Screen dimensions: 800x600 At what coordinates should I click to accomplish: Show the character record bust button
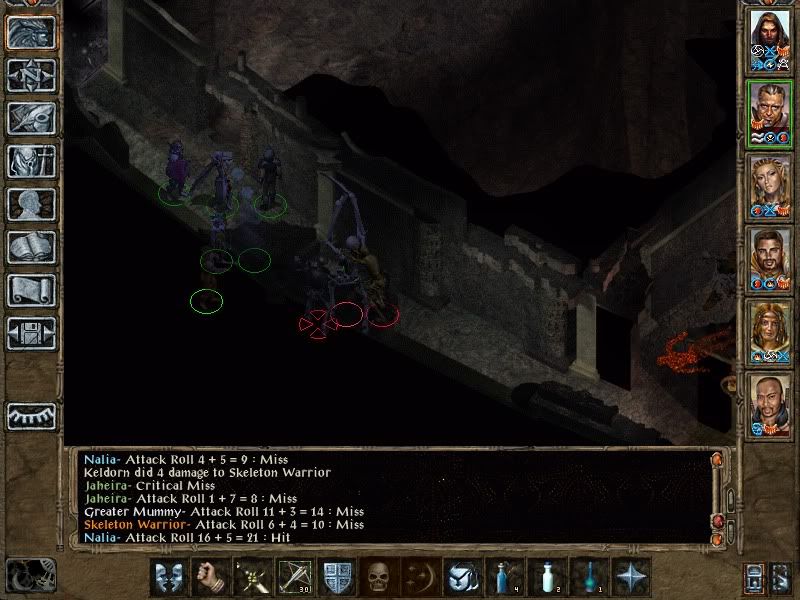click(30, 203)
